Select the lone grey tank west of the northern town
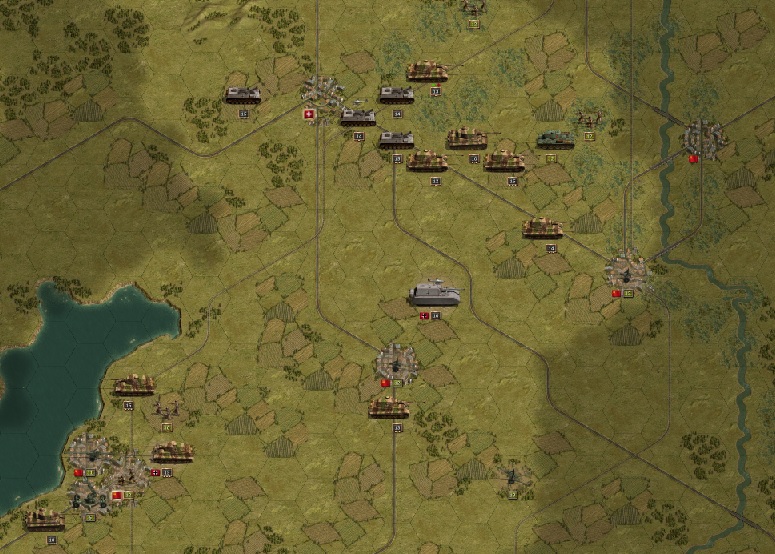 coord(243,95)
